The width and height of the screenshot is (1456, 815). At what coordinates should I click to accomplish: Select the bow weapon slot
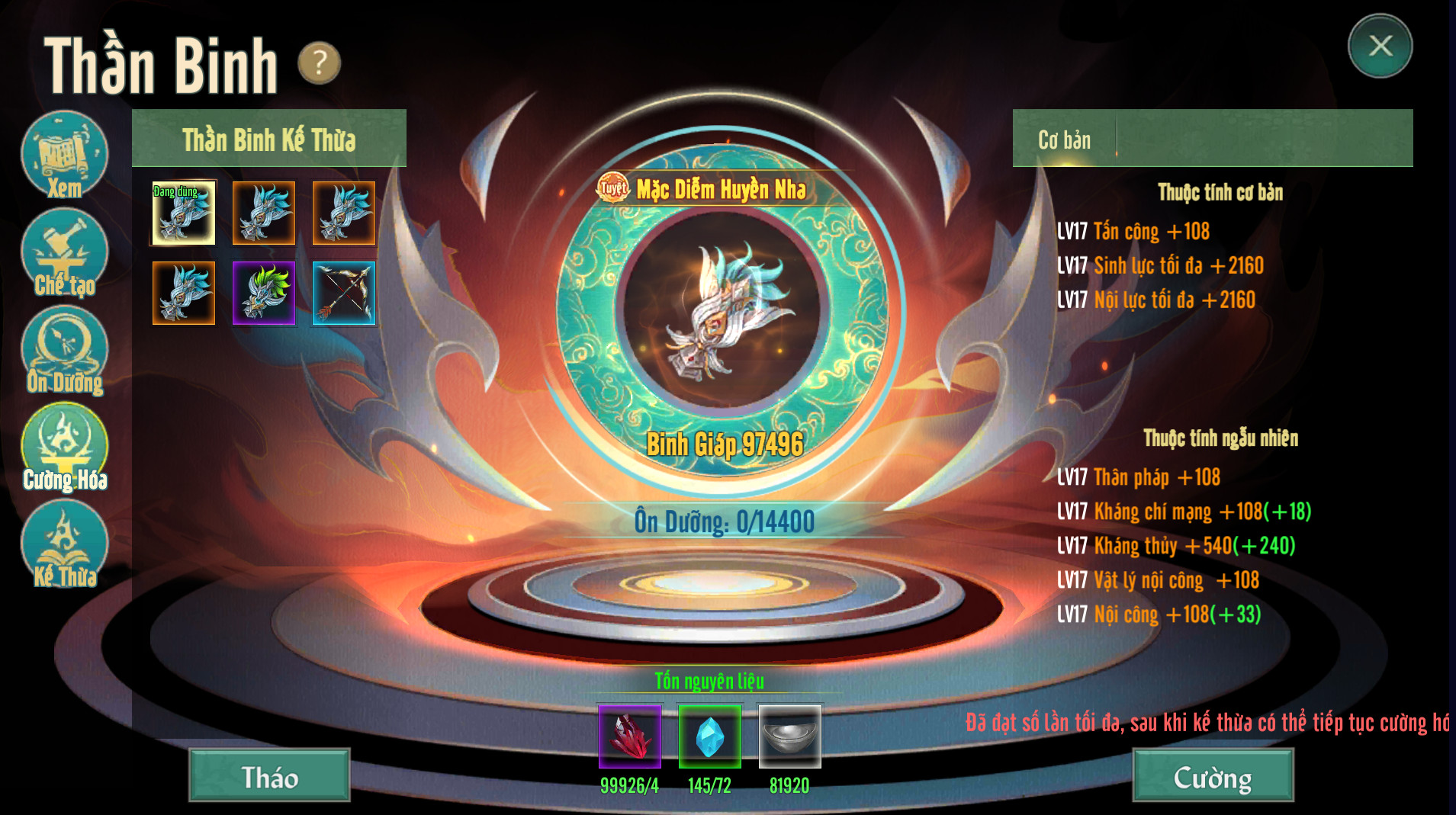[x=344, y=294]
